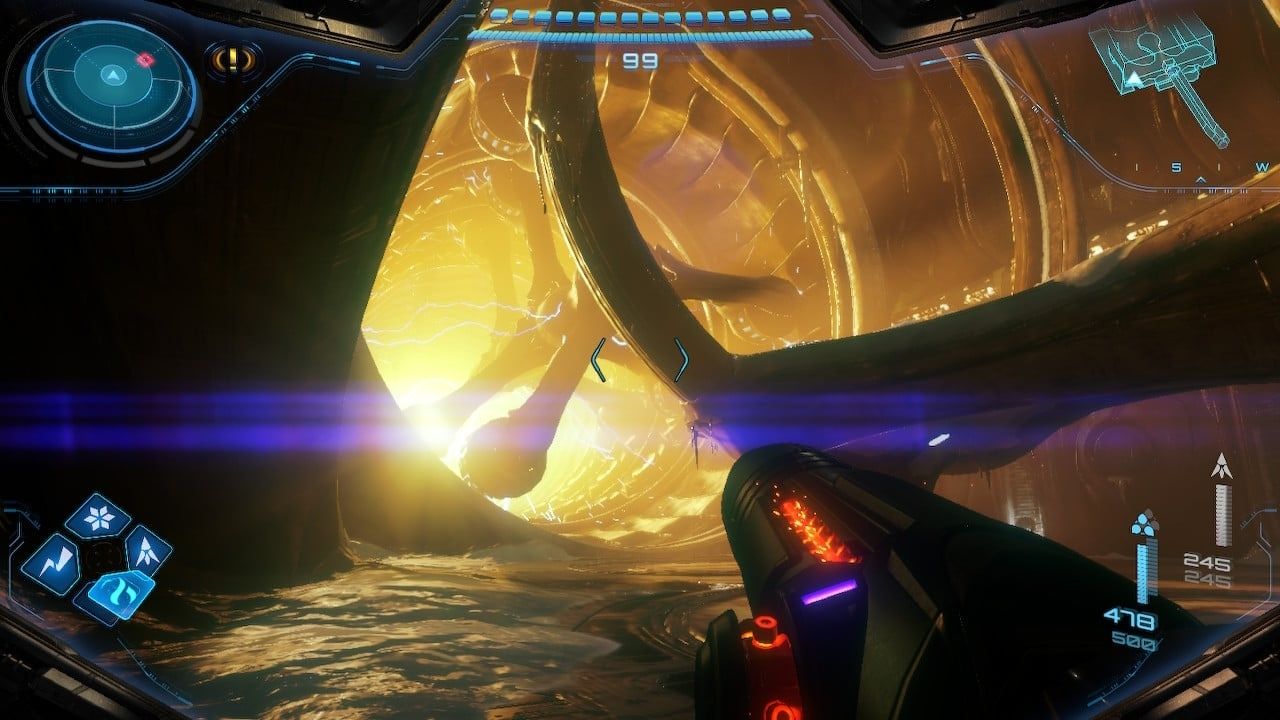Choose the missile slot in the weapon selector

click(x=146, y=549)
